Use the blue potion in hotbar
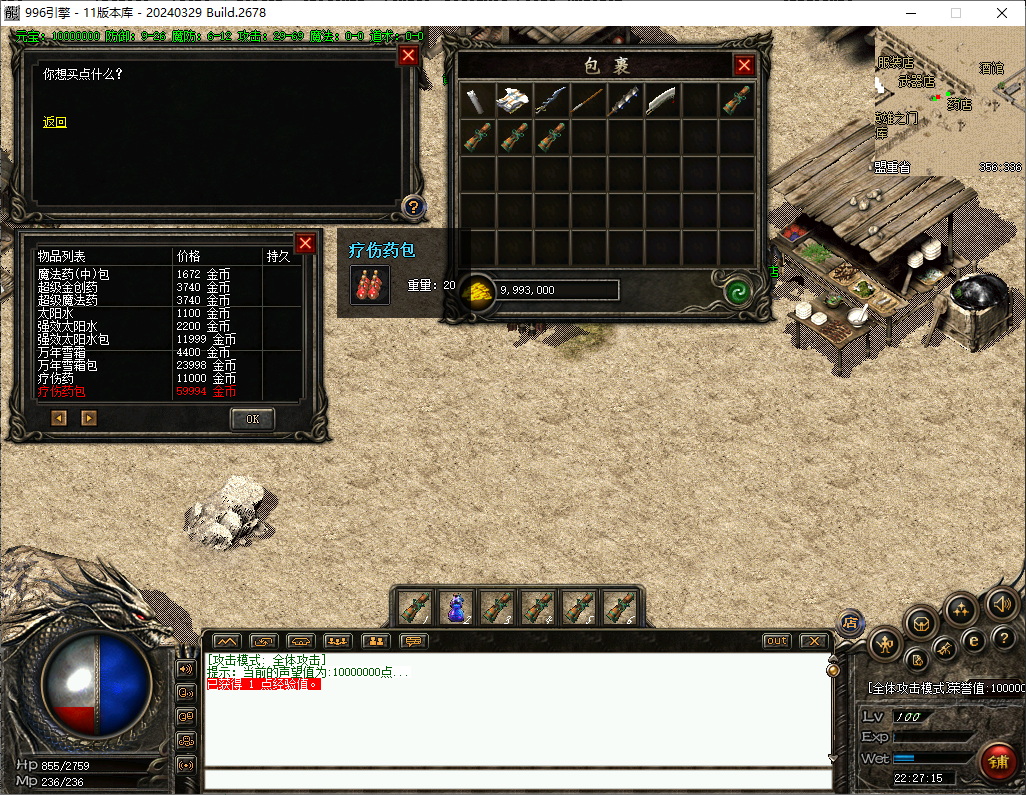This screenshot has height=795, width=1026. tap(456, 607)
